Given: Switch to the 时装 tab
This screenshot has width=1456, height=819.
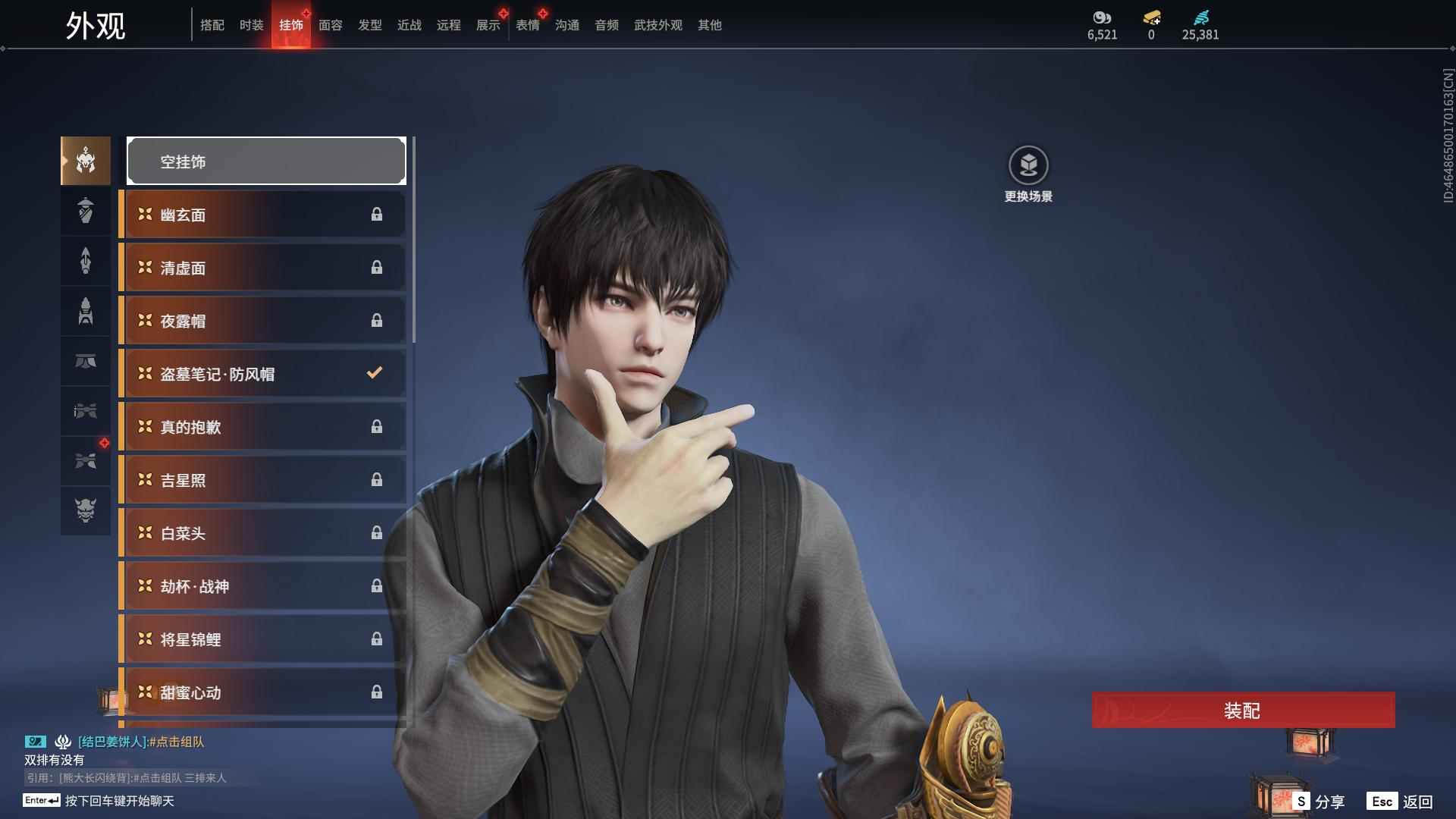Looking at the screenshot, I should (x=251, y=25).
